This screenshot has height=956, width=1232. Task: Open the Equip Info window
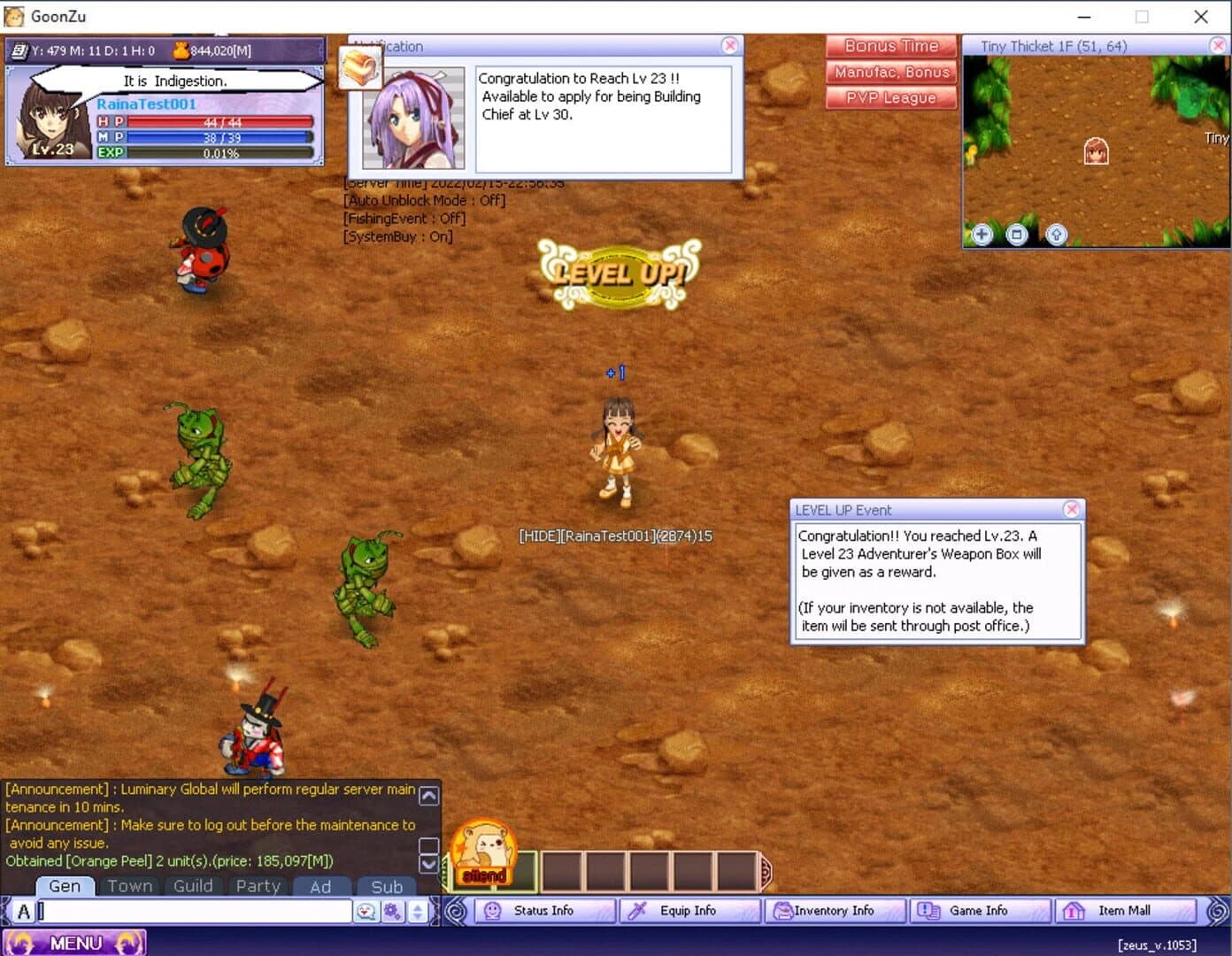[689, 910]
